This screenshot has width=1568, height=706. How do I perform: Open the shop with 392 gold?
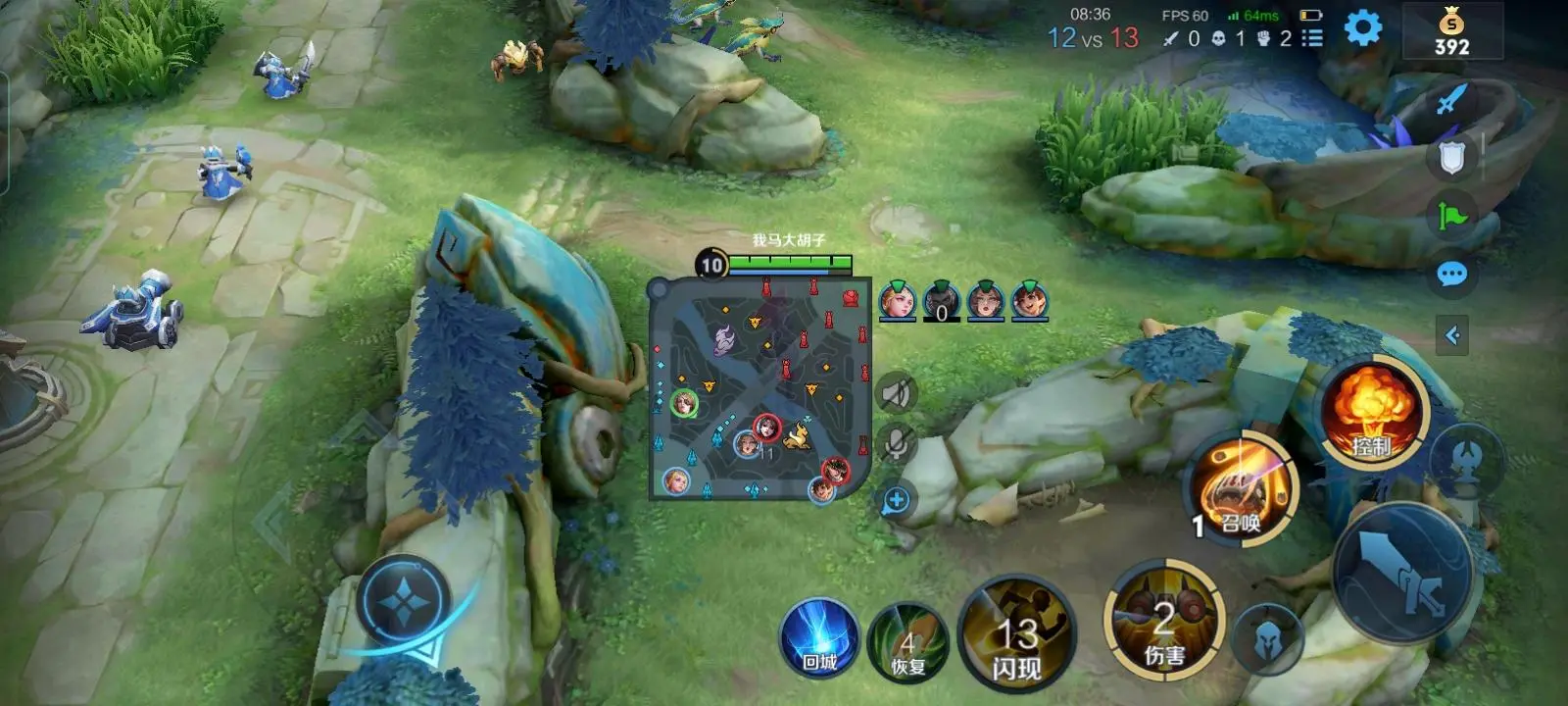[x=1451, y=31]
